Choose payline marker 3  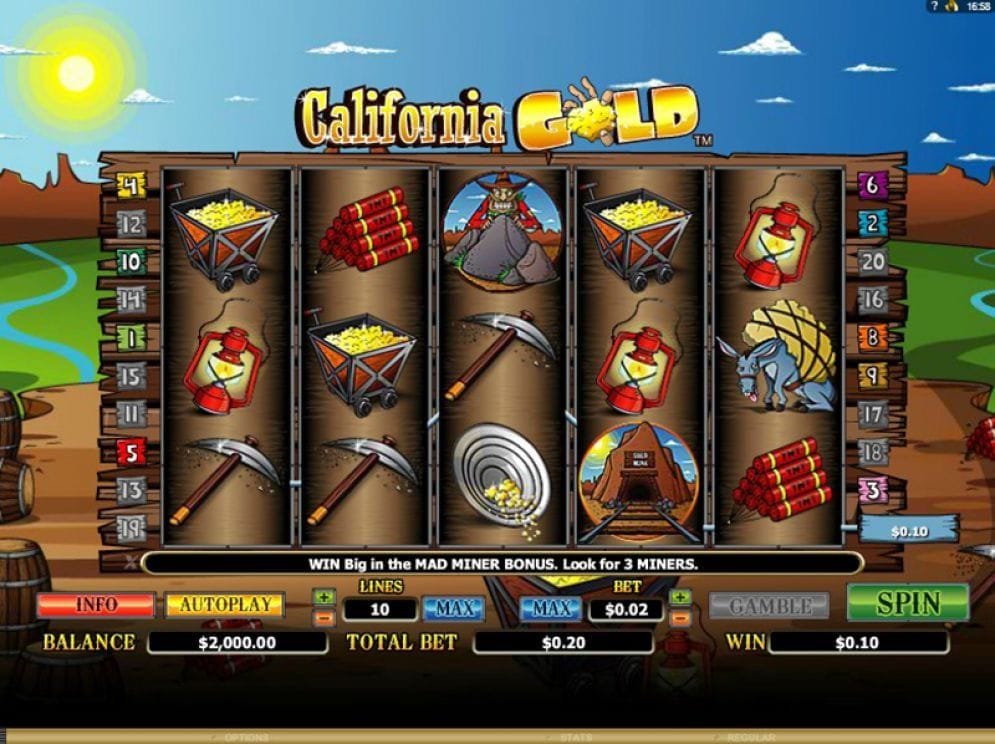[872, 490]
